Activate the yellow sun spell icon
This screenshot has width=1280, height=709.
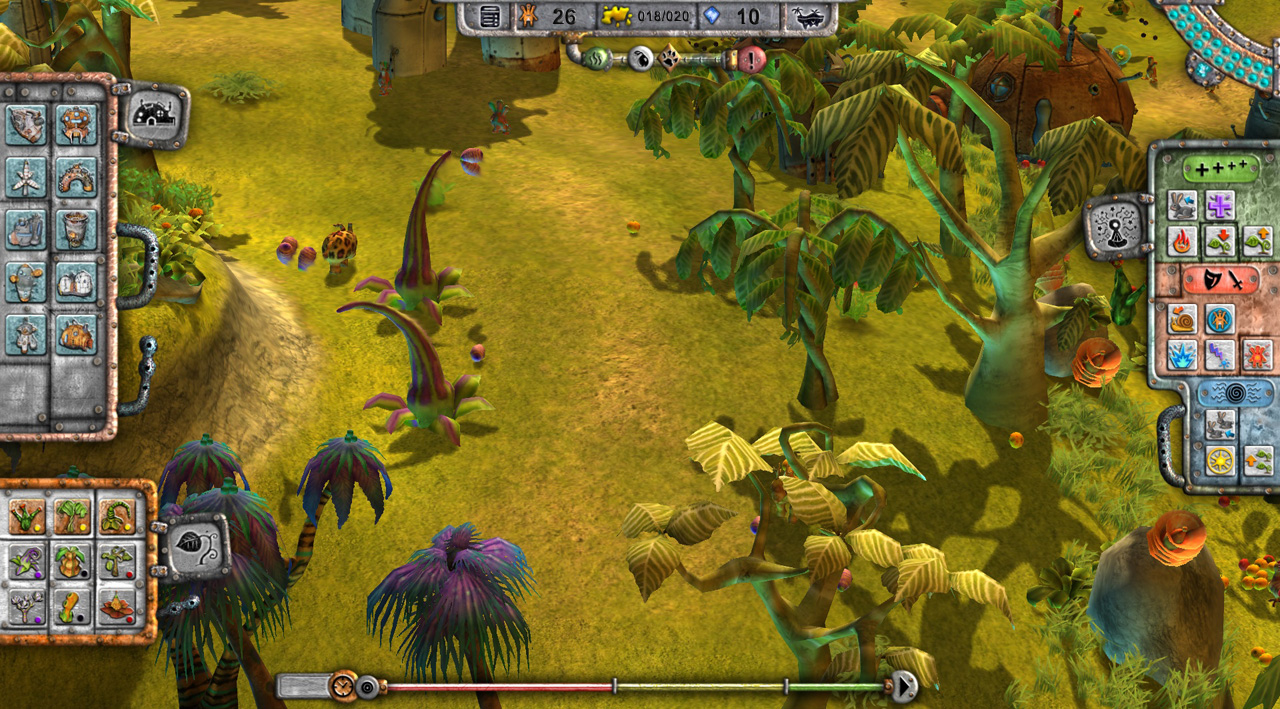tap(1219, 460)
